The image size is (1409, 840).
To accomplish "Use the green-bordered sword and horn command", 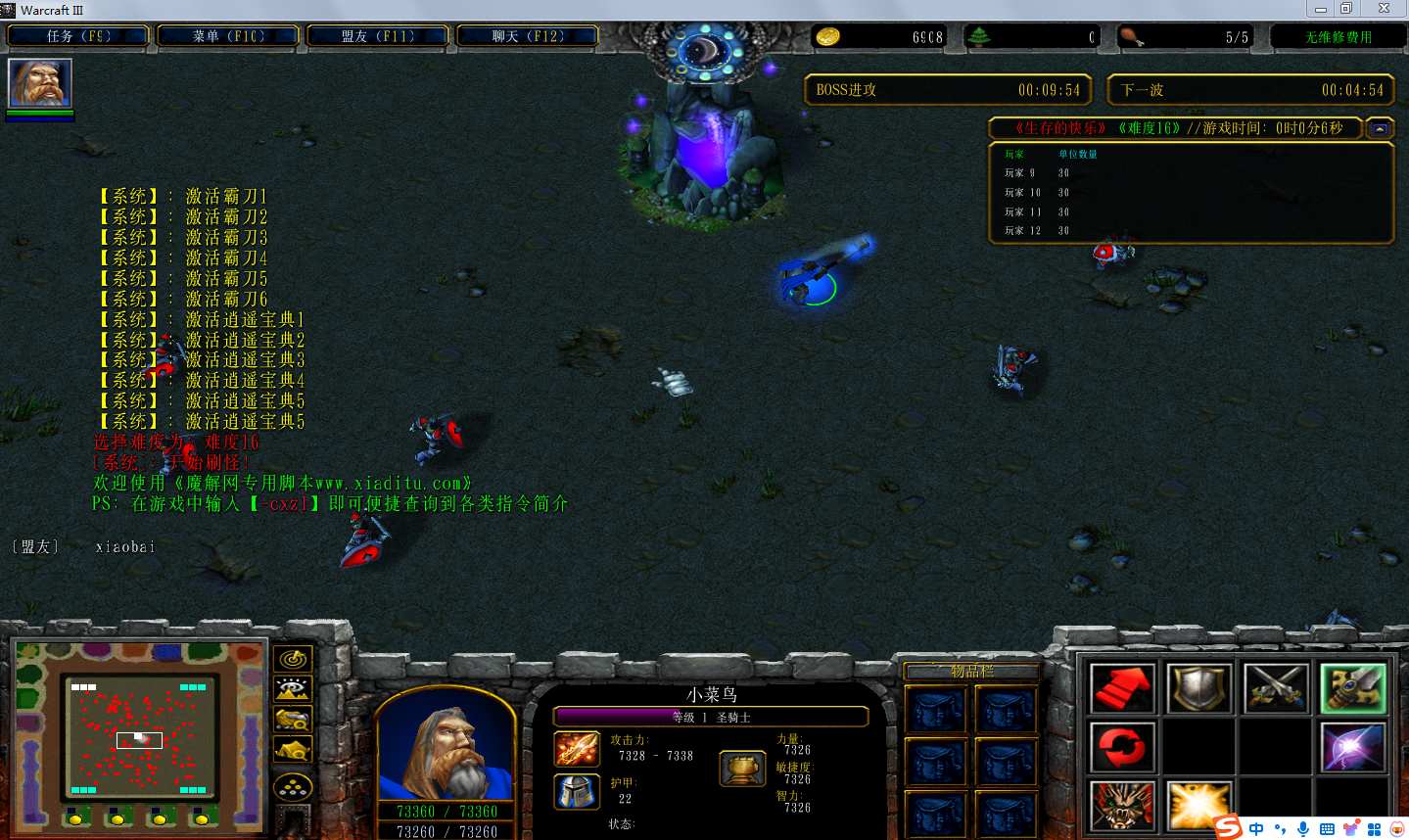I will click(x=1353, y=688).
